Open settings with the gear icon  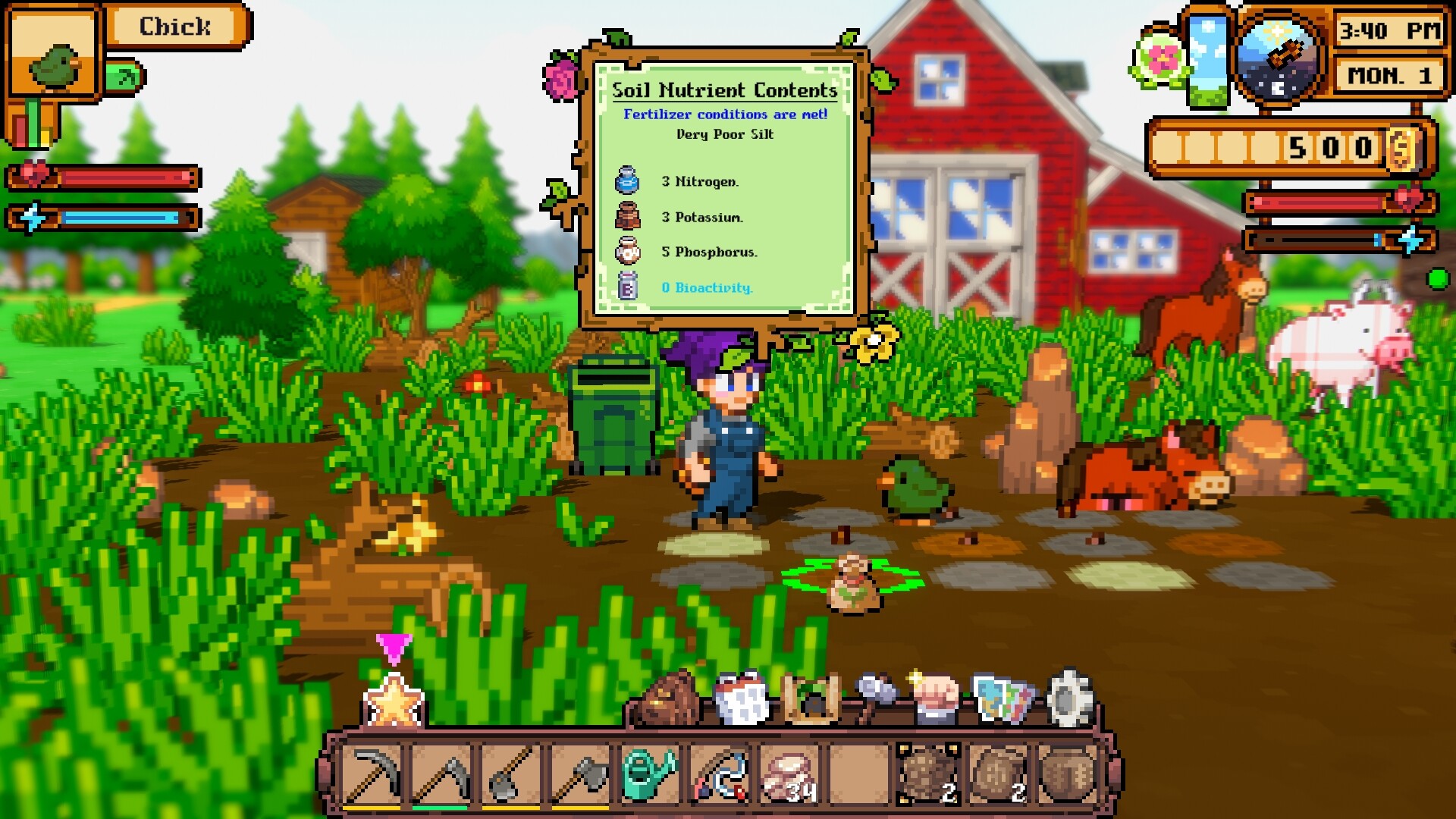pos(1069,698)
